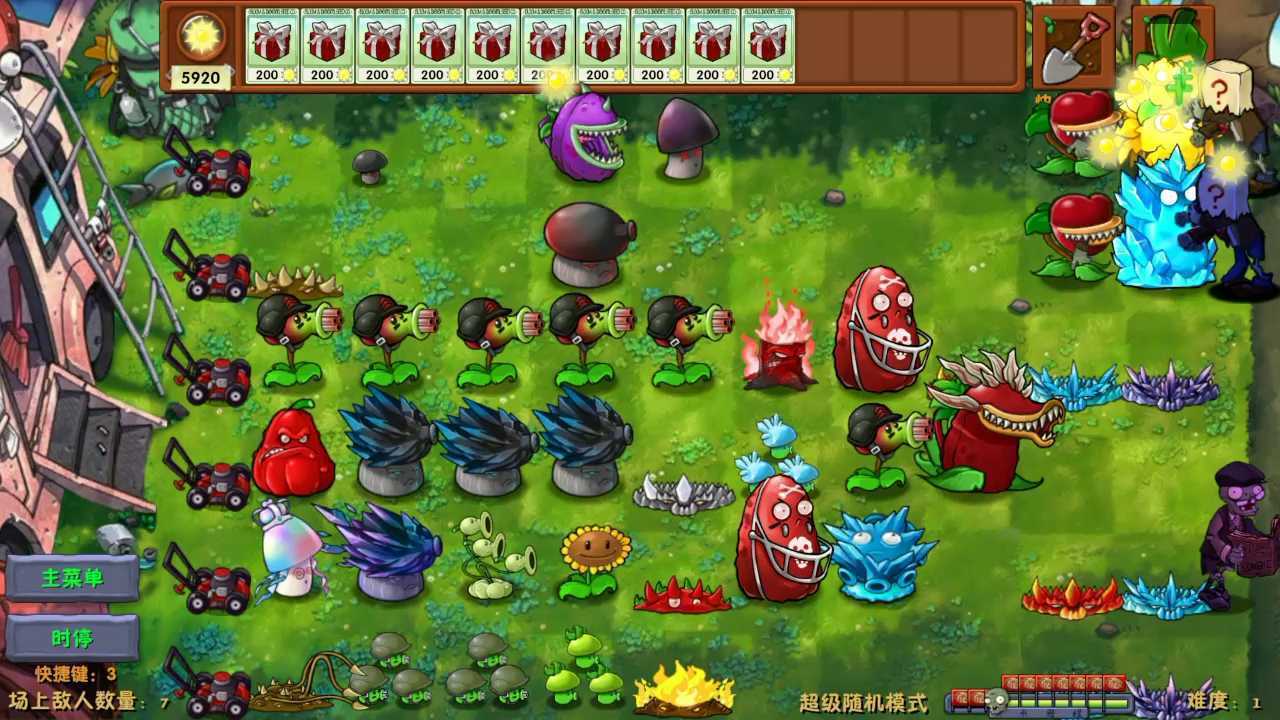Select the first gift seed packet
The image size is (1280, 720).
click(272, 45)
